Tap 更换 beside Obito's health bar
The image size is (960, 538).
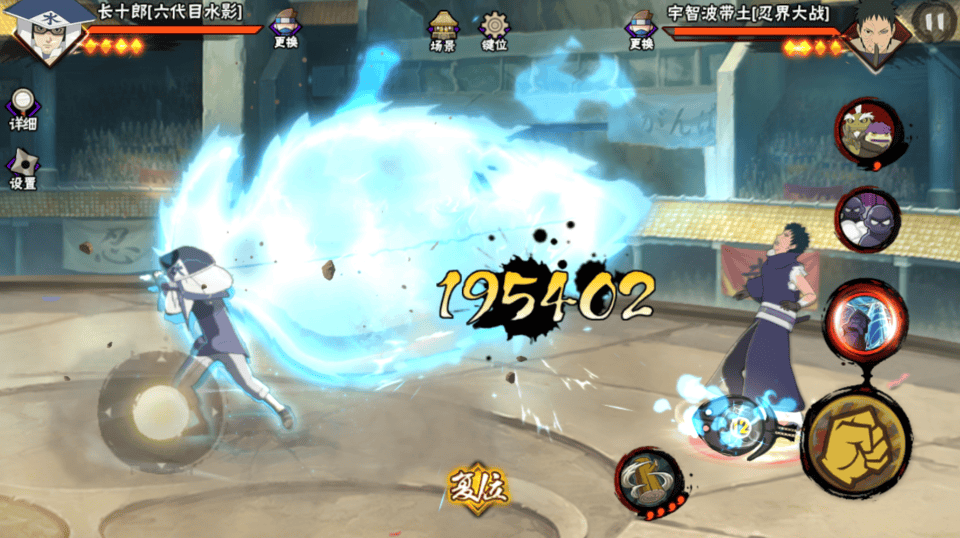pyautogui.click(x=641, y=30)
